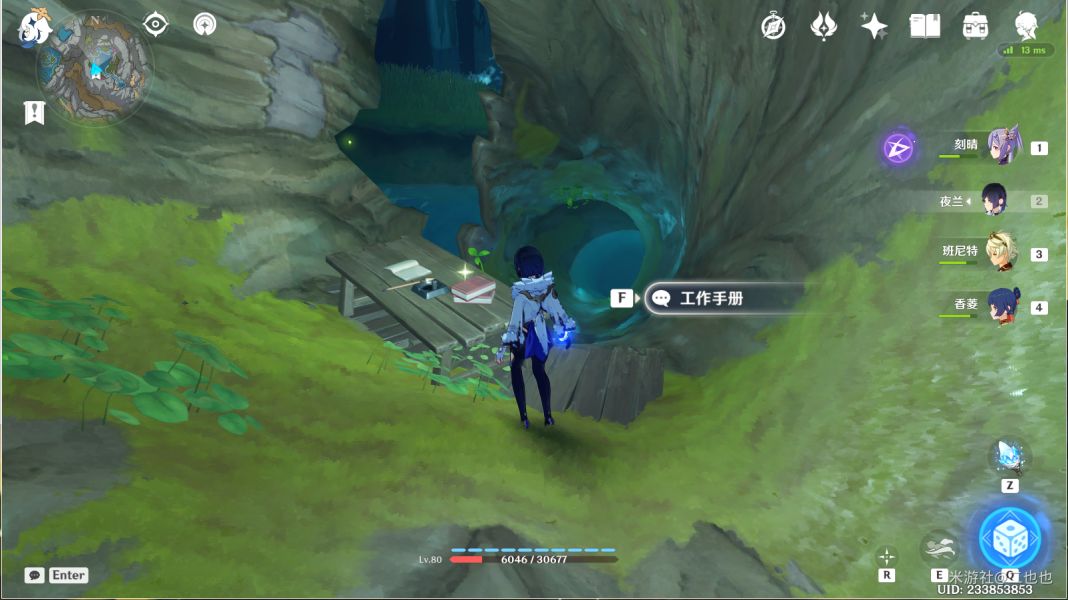Select active character 夜兰 in party list
1068x600 pixels.
[x=995, y=200]
